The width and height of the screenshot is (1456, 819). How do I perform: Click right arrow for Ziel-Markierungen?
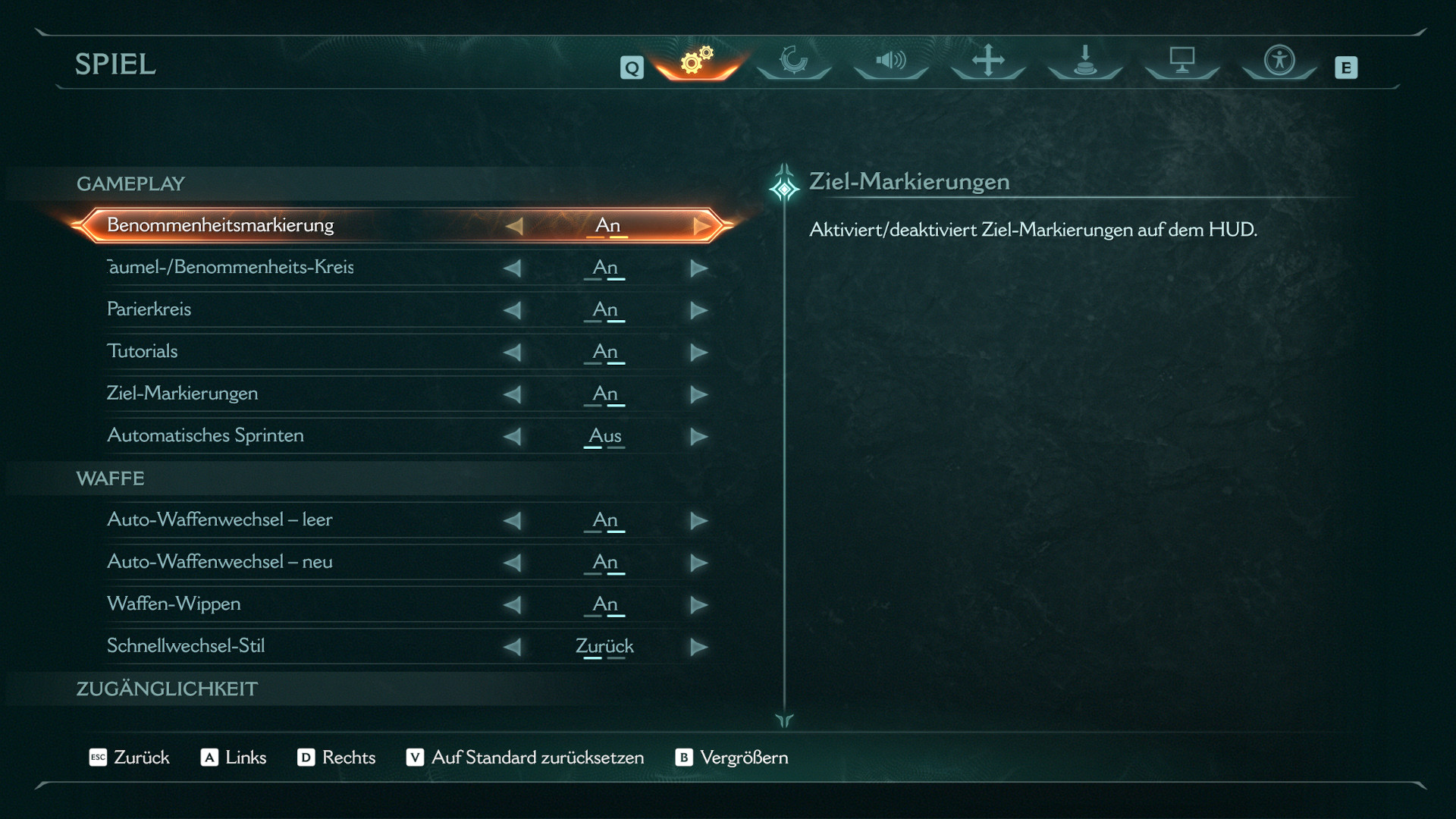pyautogui.click(x=698, y=394)
